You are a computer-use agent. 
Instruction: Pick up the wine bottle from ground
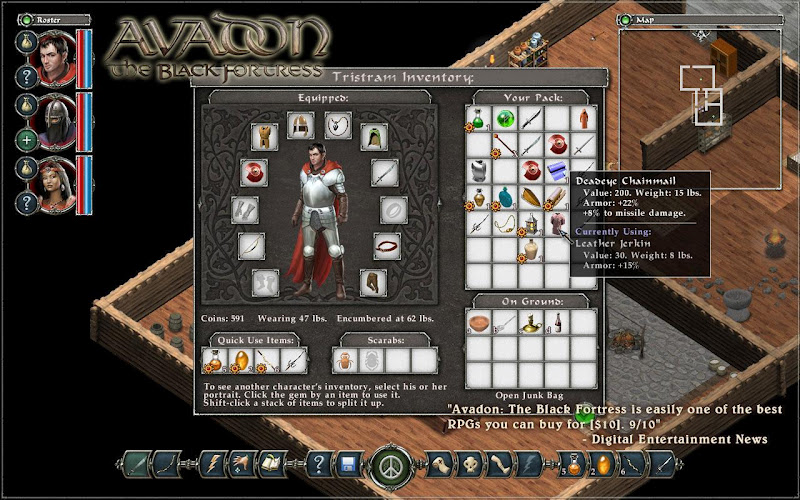coord(556,323)
